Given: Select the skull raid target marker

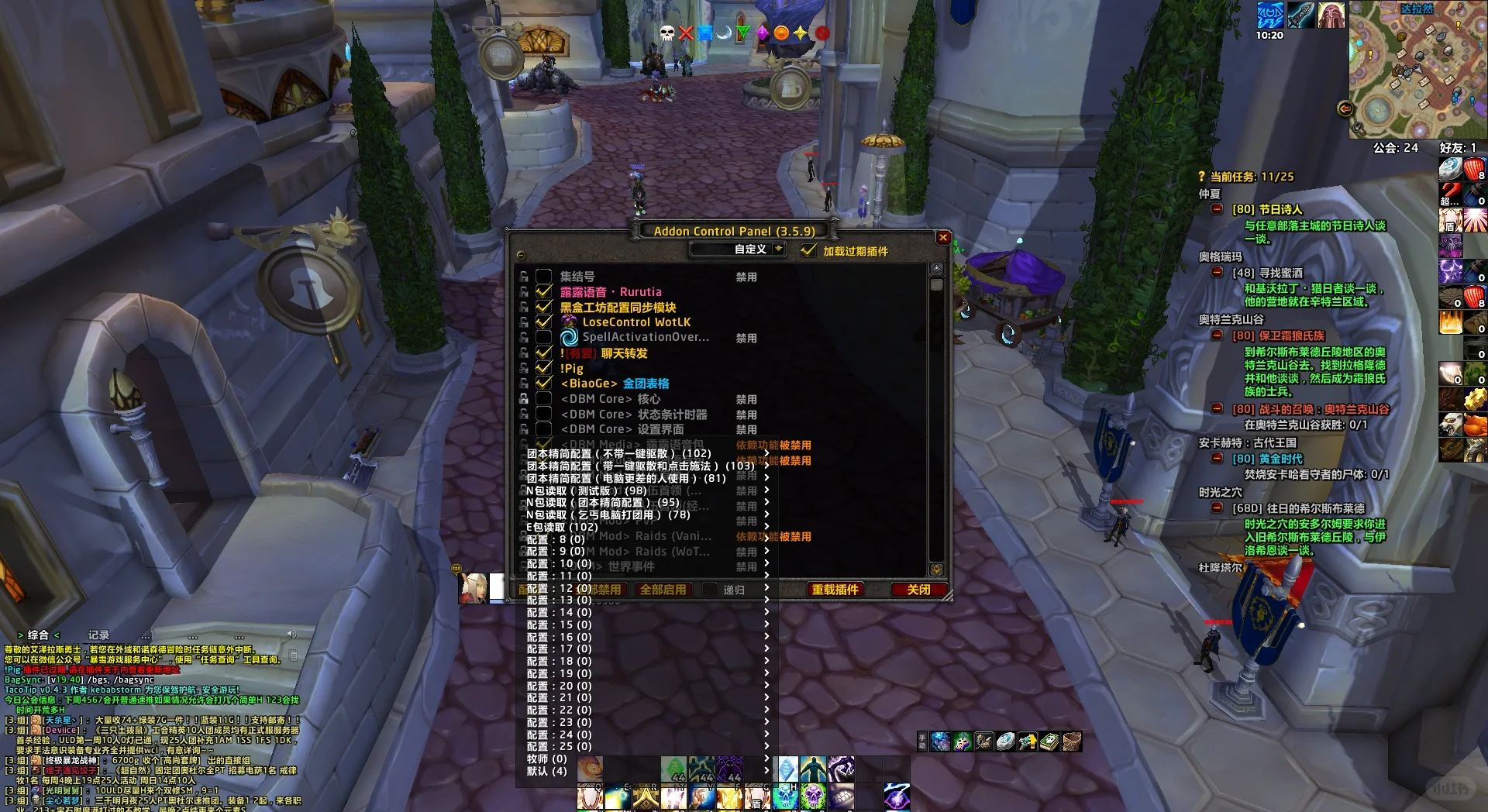Looking at the screenshot, I should 667,33.
